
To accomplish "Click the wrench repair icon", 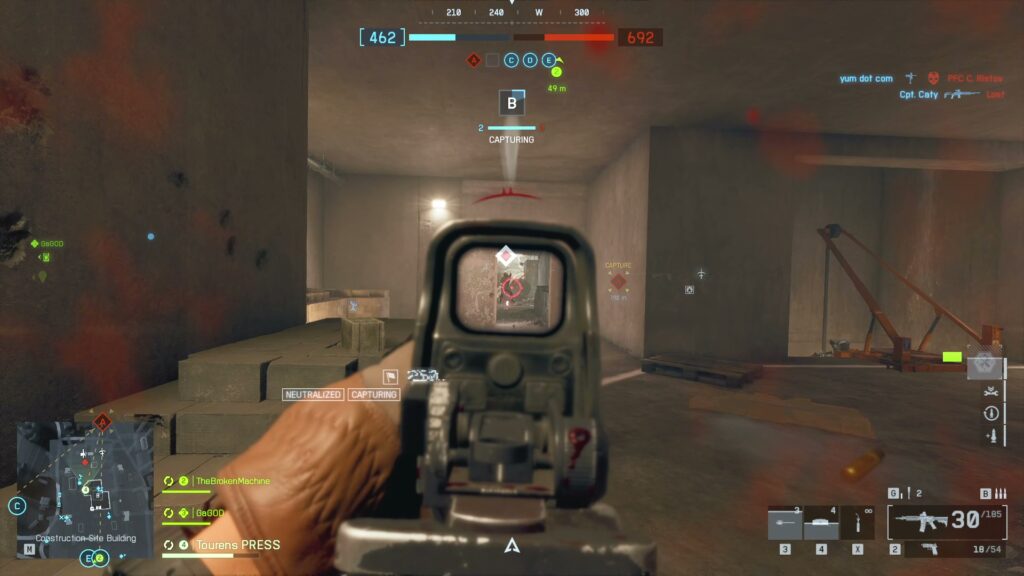I will click(991, 391).
